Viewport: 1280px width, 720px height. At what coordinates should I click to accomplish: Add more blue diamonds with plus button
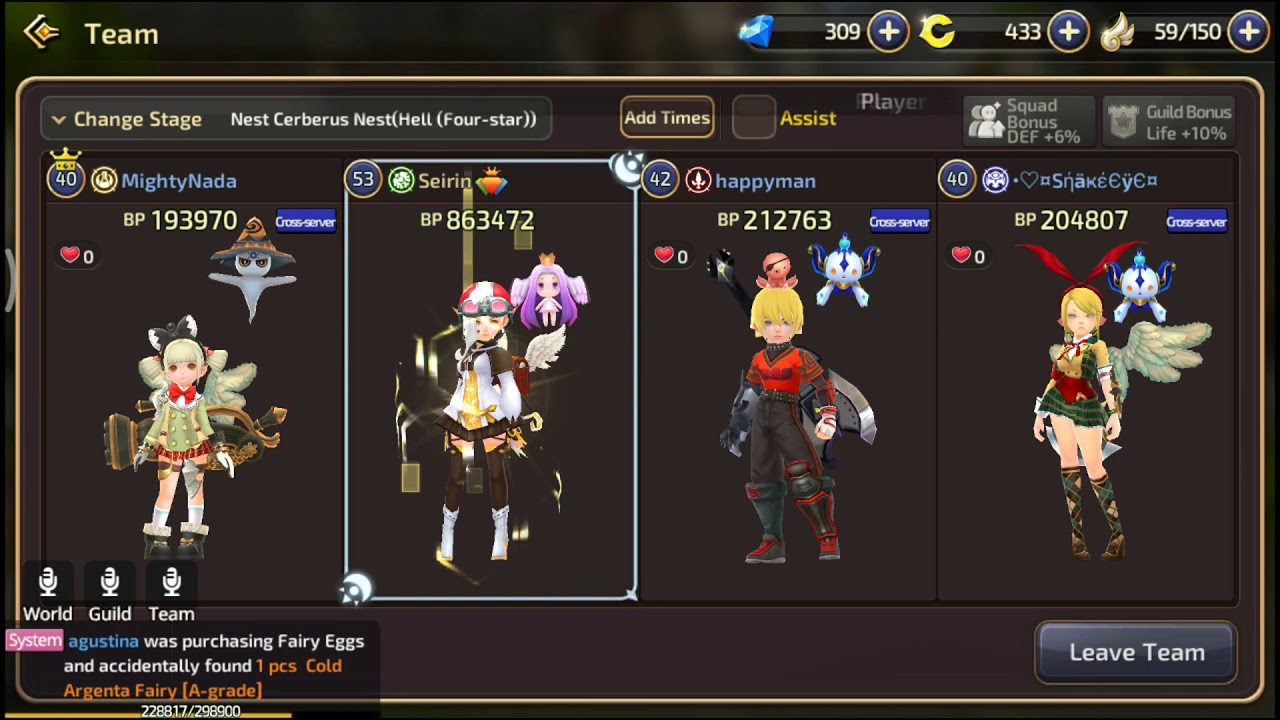(889, 32)
